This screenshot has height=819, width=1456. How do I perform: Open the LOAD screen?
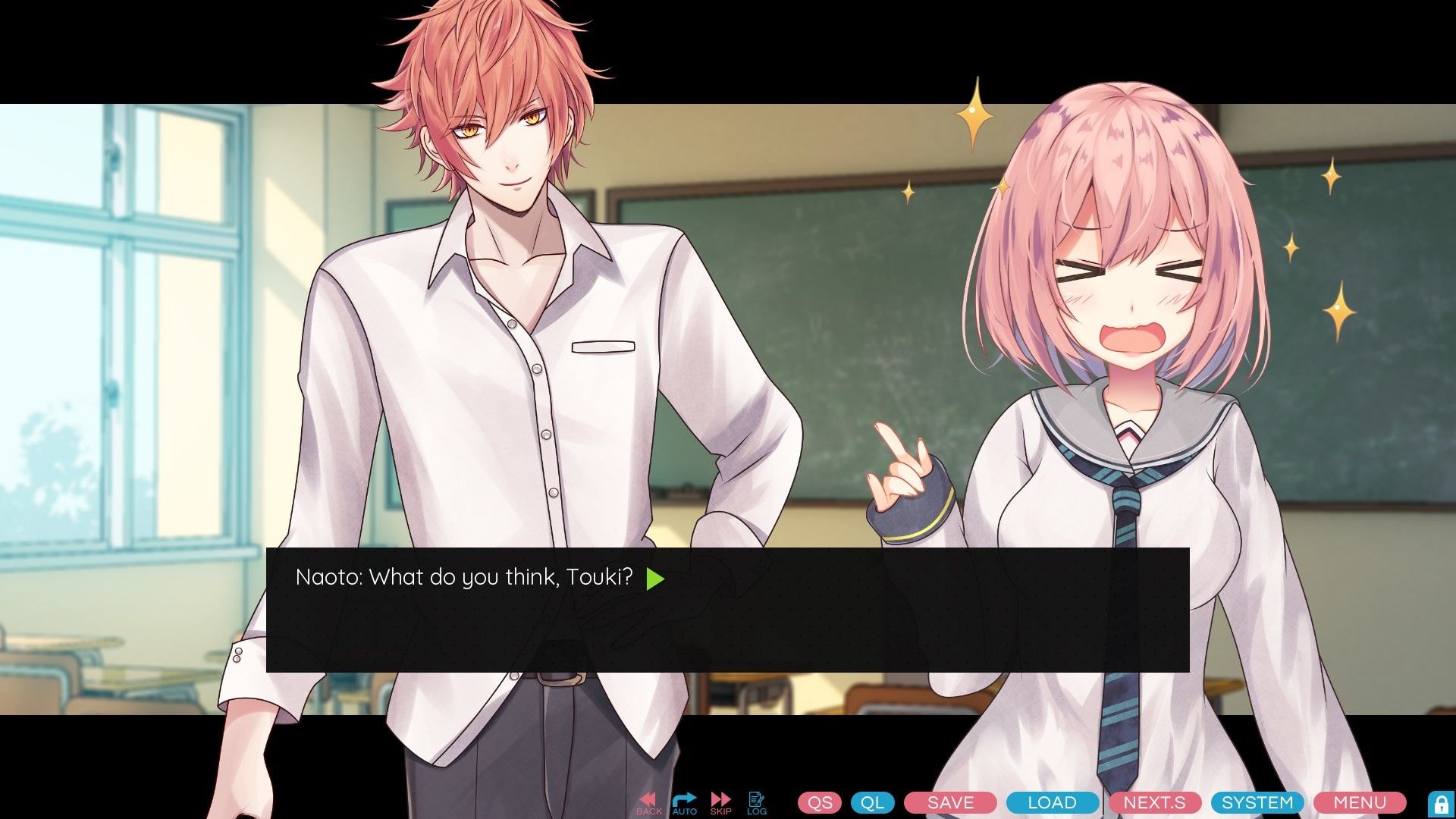coord(1052,802)
